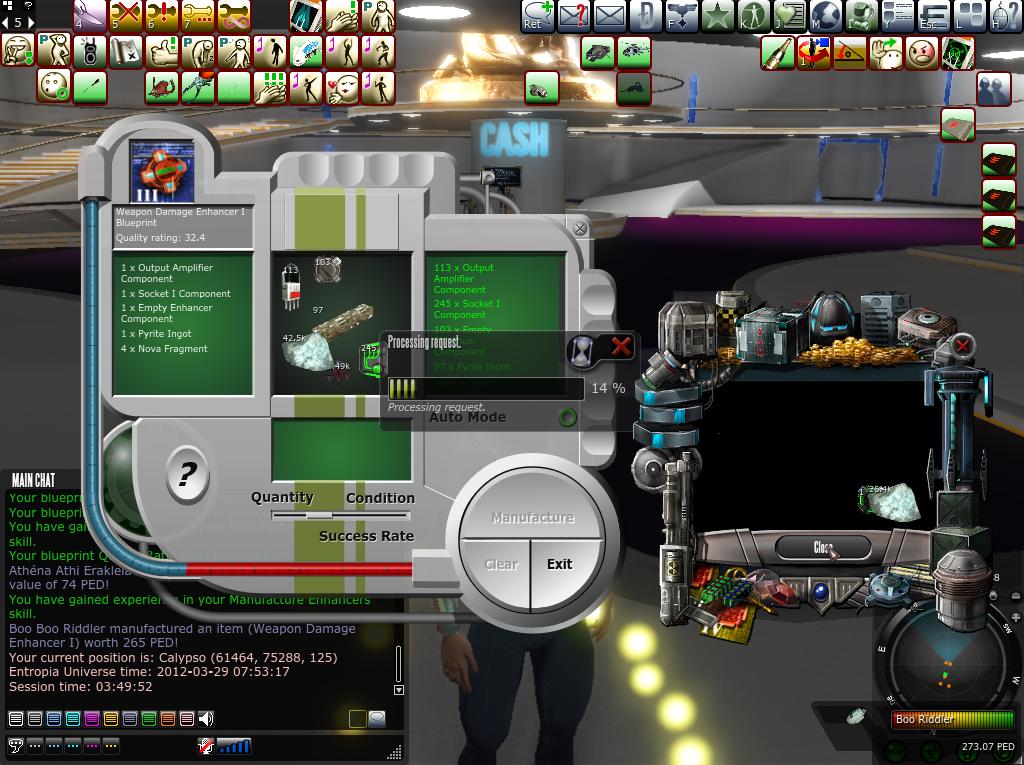Close the manufacturing panel with gray X

coord(579,229)
